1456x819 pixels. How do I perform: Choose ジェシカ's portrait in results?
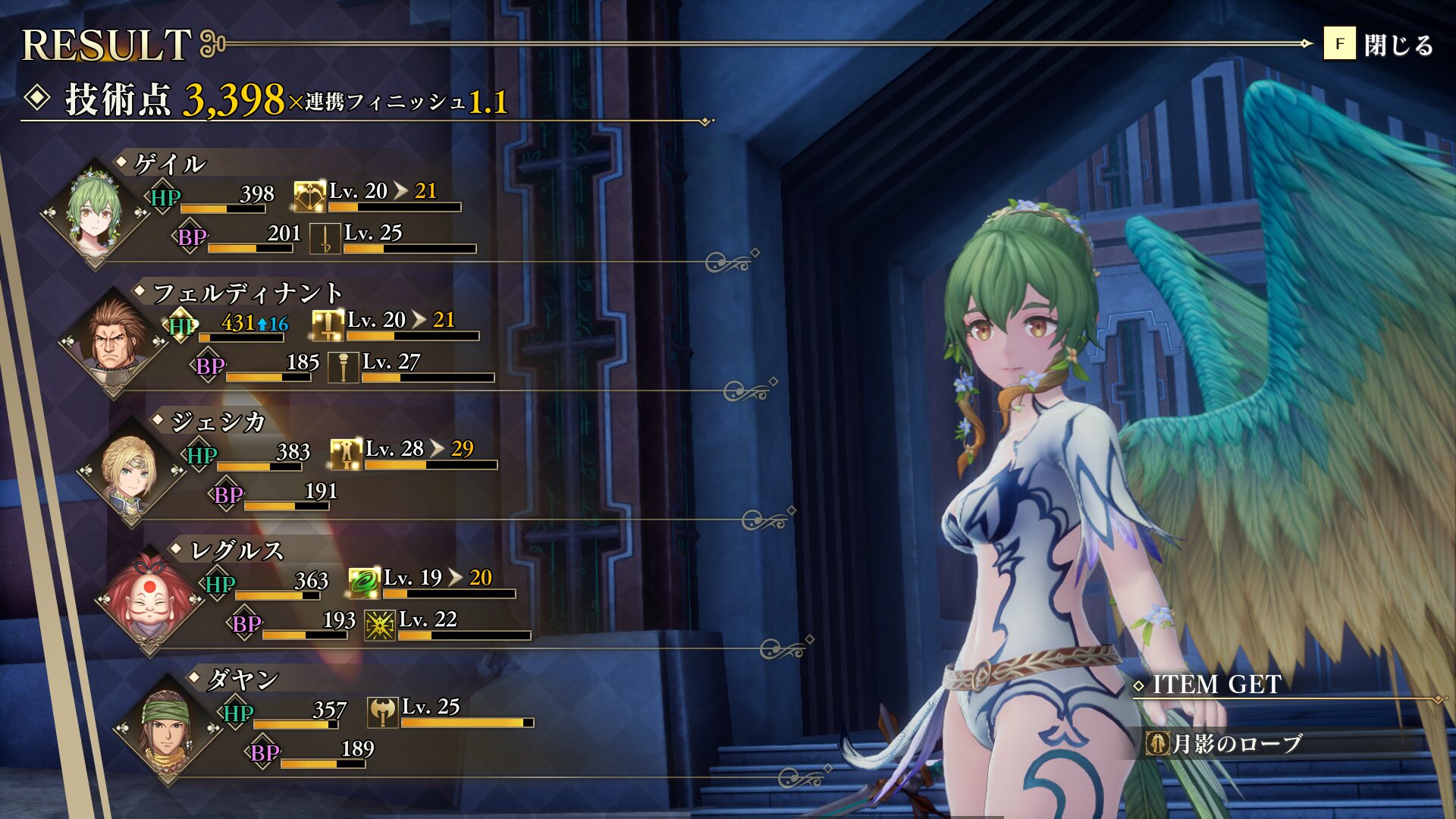click(x=132, y=469)
